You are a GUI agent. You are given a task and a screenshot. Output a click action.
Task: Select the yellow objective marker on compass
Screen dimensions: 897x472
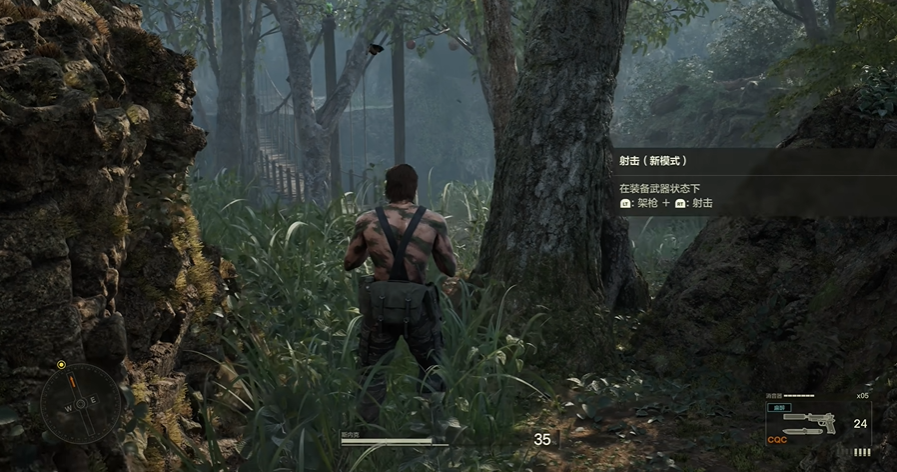[61, 365]
